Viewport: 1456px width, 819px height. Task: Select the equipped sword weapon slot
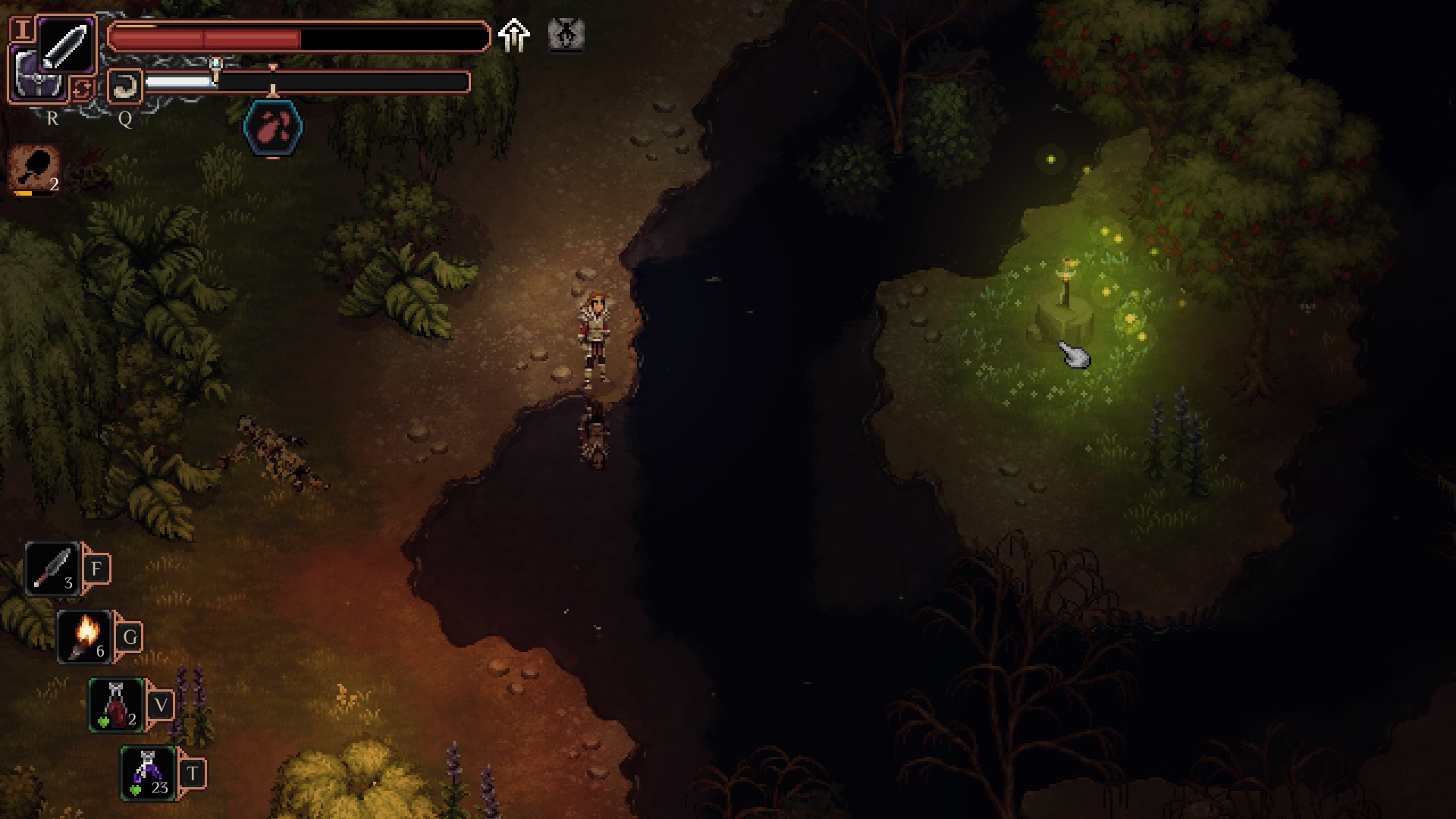66,45
